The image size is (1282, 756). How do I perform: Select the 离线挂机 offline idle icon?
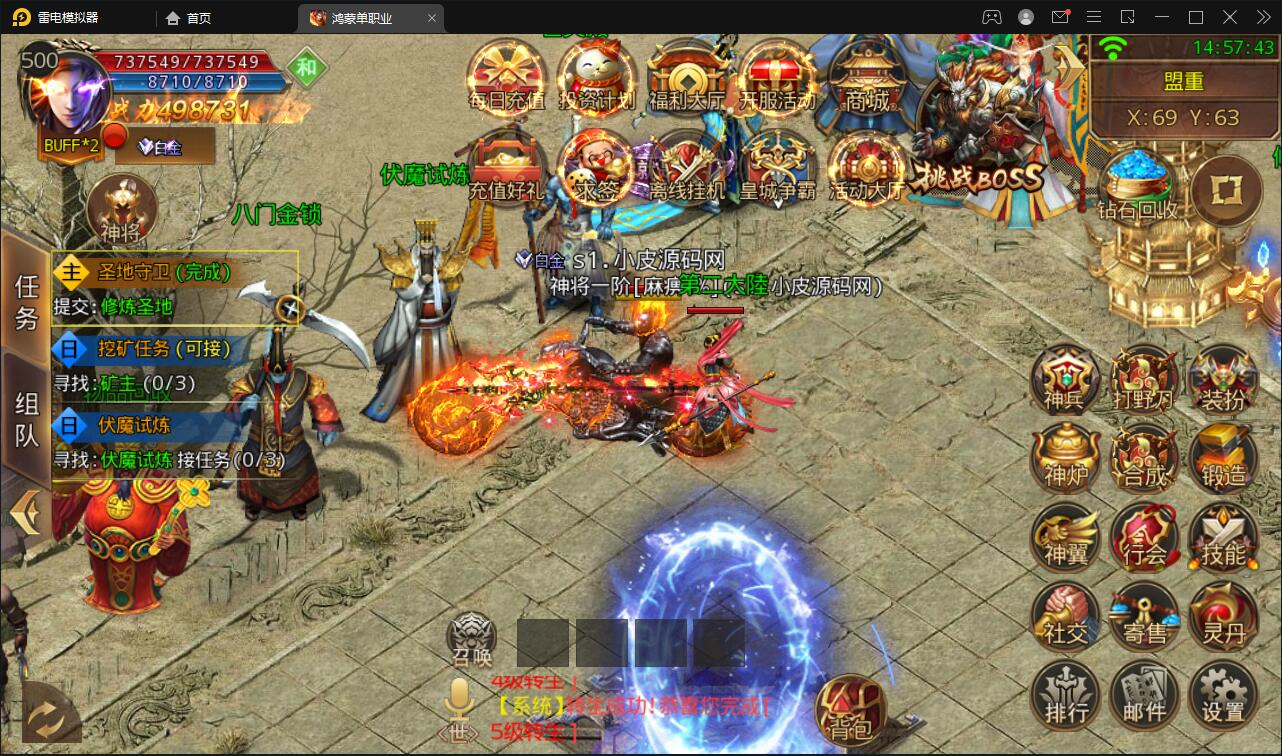click(686, 166)
